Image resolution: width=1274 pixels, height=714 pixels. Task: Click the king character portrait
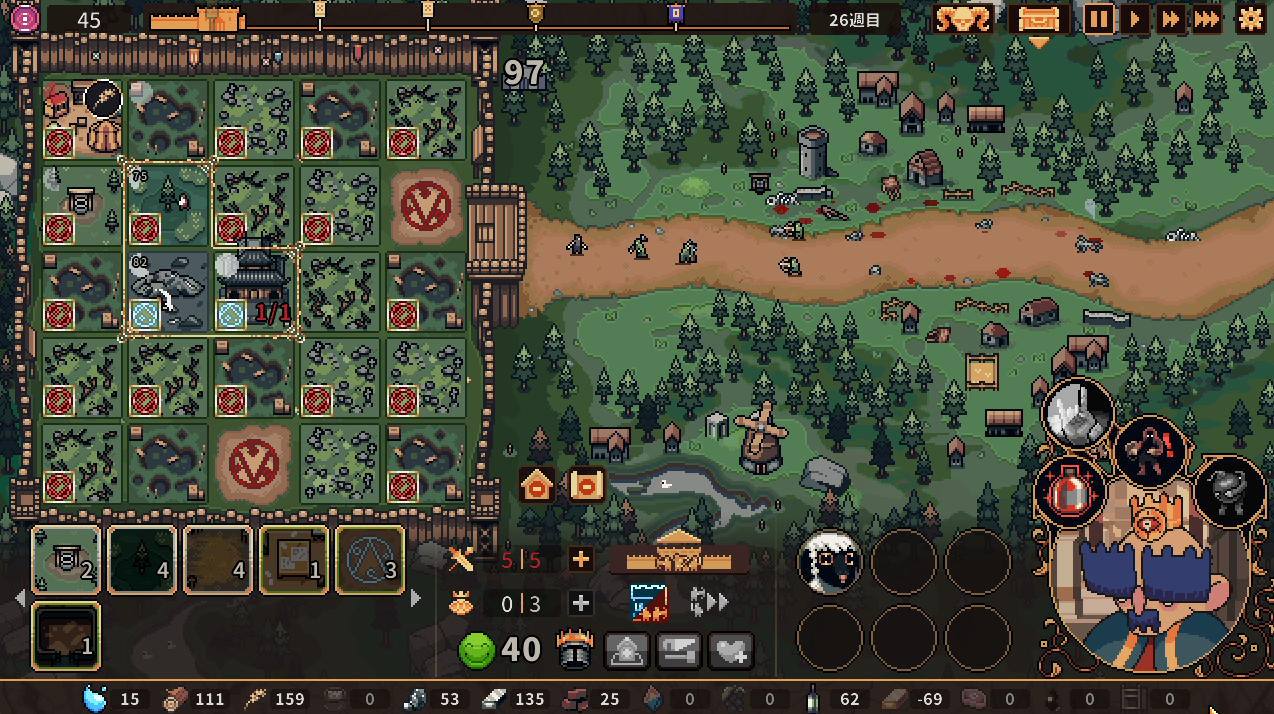(x=1150, y=590)
